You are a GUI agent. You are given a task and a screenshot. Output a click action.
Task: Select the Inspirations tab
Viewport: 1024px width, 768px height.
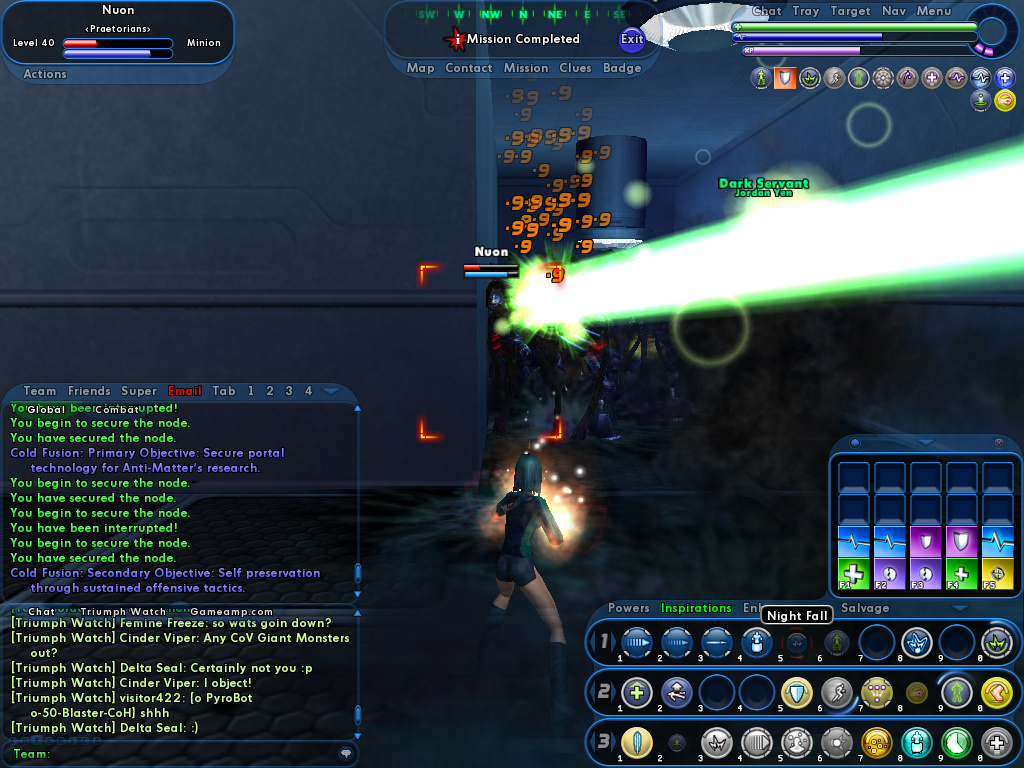(x=696, y=608)
